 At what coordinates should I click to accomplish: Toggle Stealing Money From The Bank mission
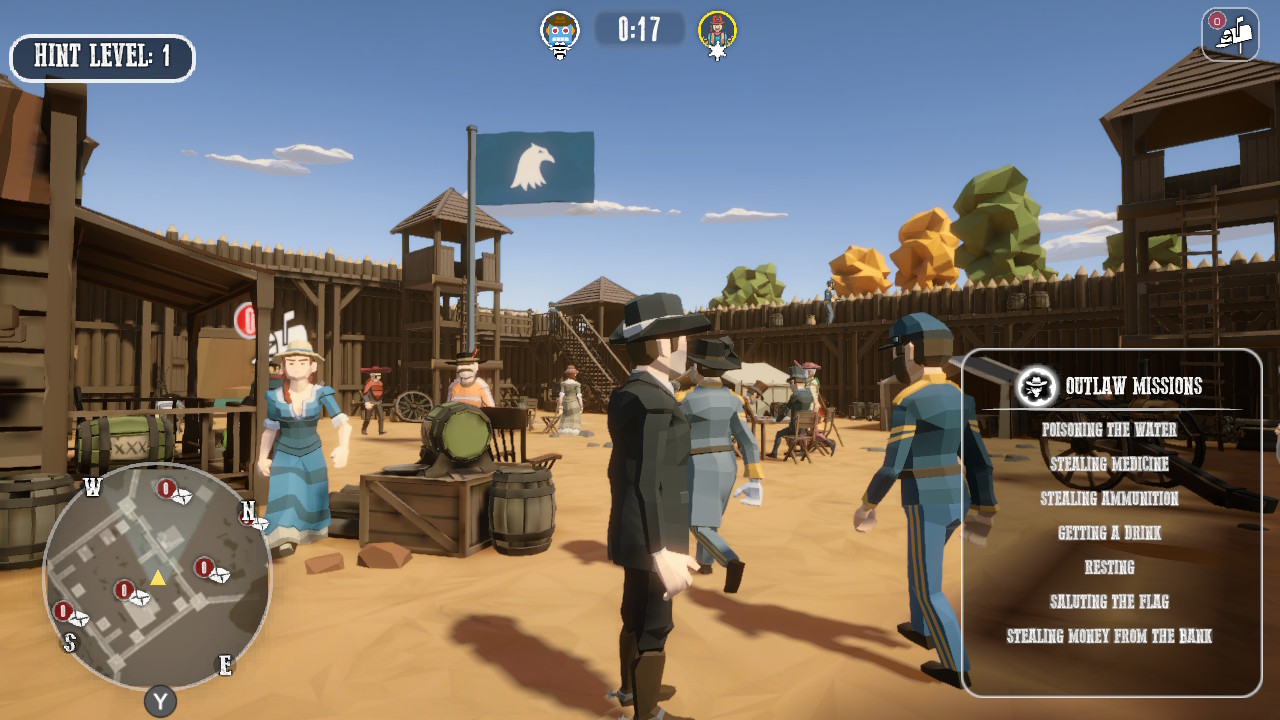(x=1110, y=635)
